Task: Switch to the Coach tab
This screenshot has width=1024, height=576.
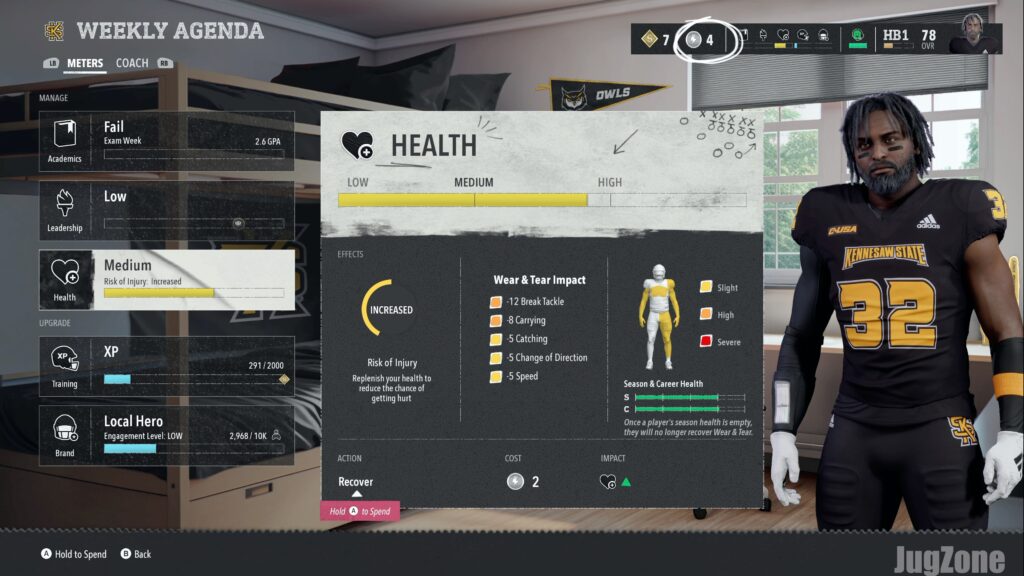Action: pyautogui.click(x=132, y=63)
